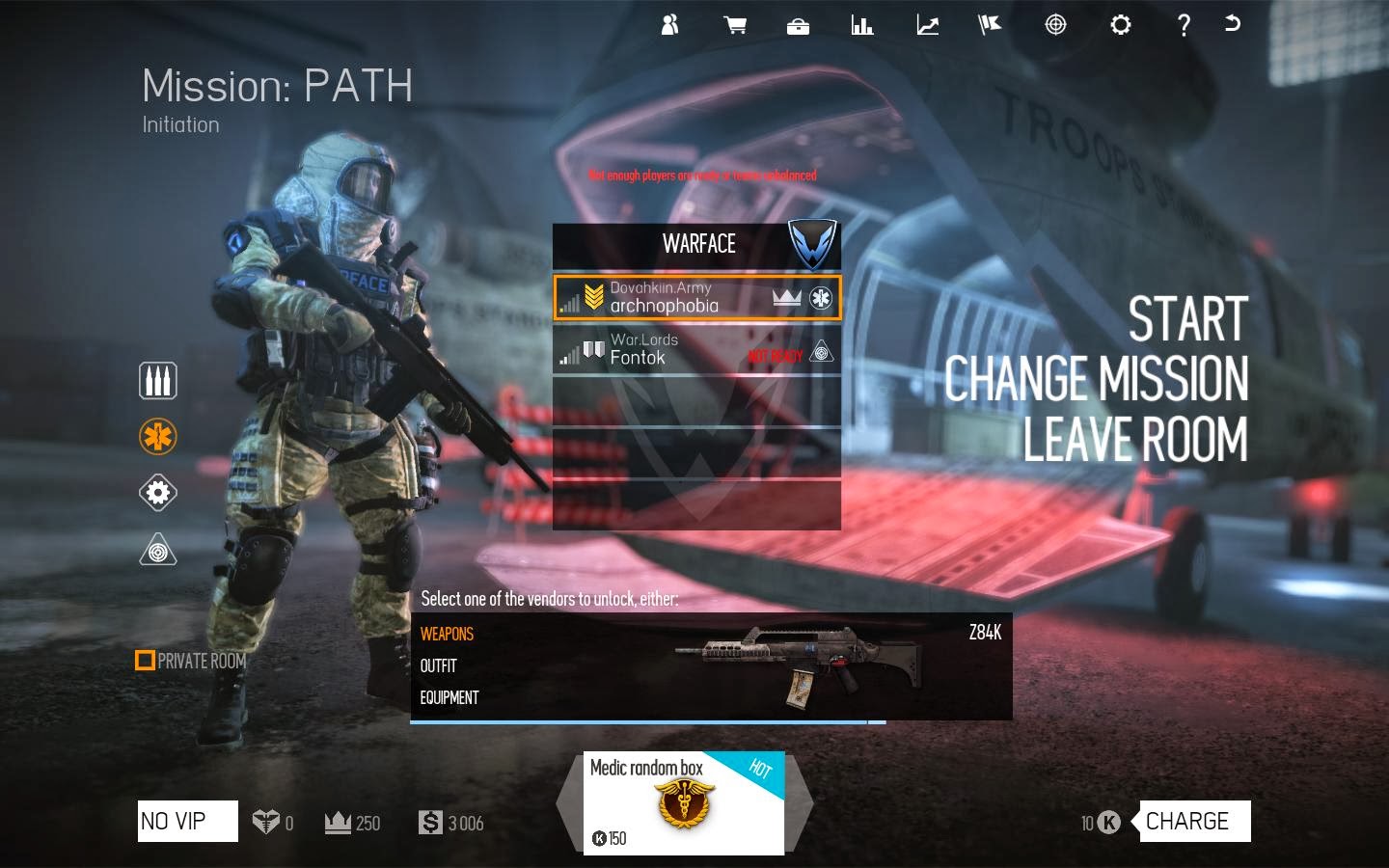
Task: Open the ranking progress graph icon
Action: pyautogui.click(x=927, y=24)
